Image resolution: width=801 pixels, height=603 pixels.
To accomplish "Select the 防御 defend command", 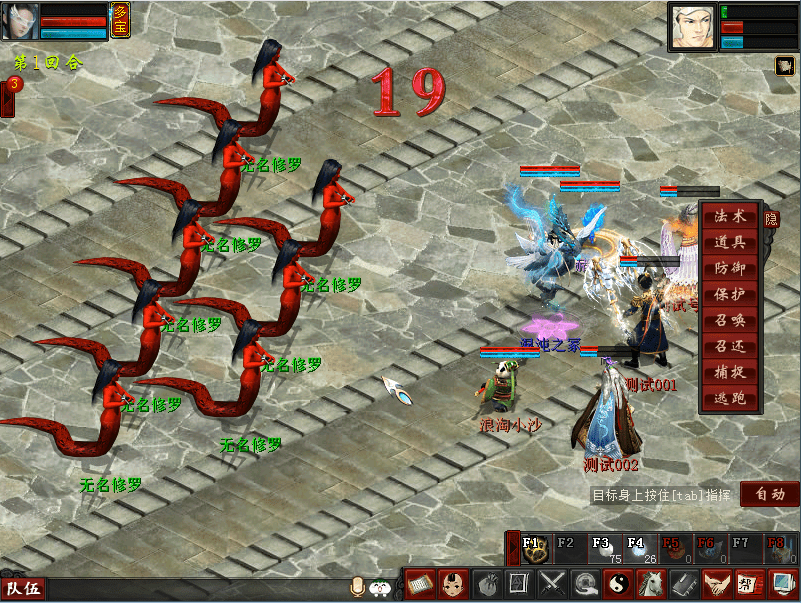I will [x=730, y=268].
